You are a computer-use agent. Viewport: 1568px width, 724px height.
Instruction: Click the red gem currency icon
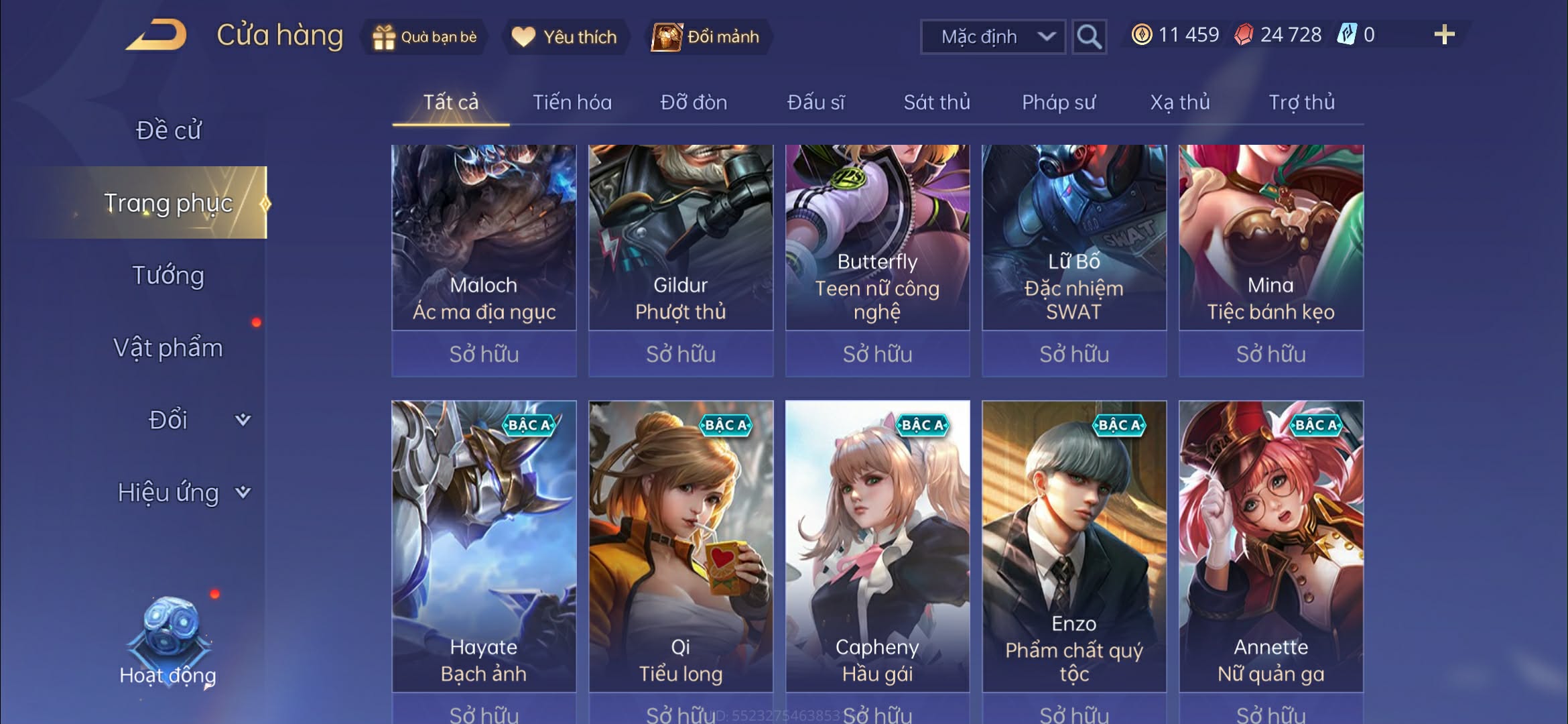[x=1245, y=34]
